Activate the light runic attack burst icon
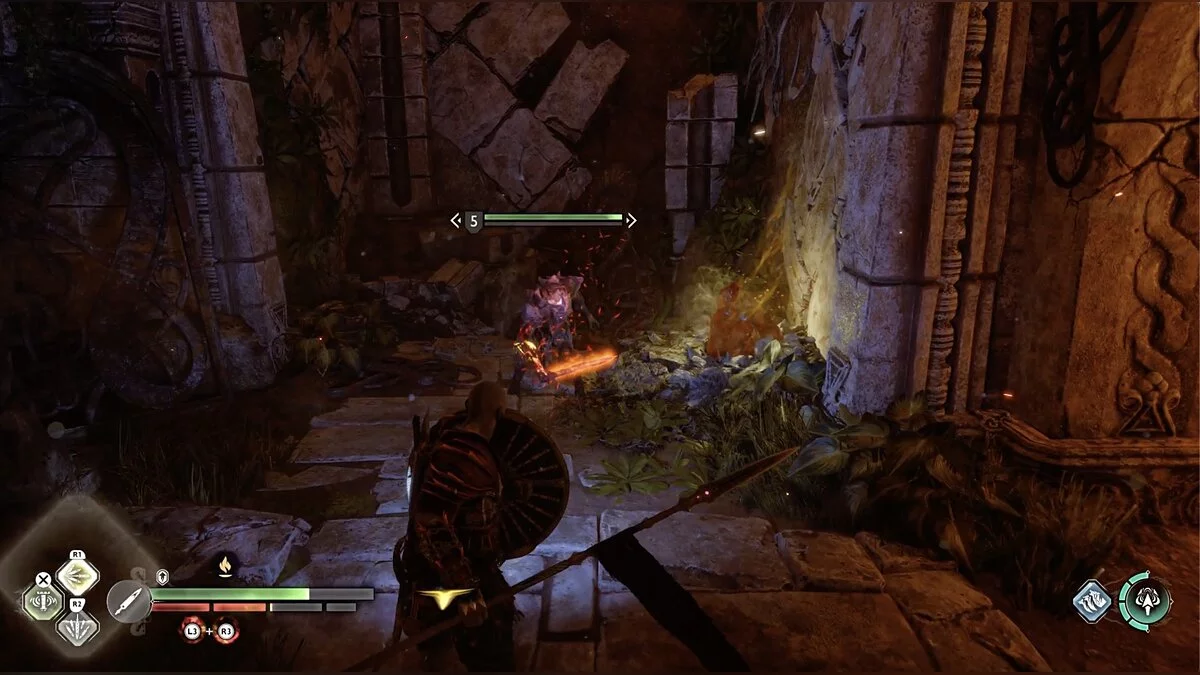1200x675 pixels. pyautogui.click(x=77, y=575)
